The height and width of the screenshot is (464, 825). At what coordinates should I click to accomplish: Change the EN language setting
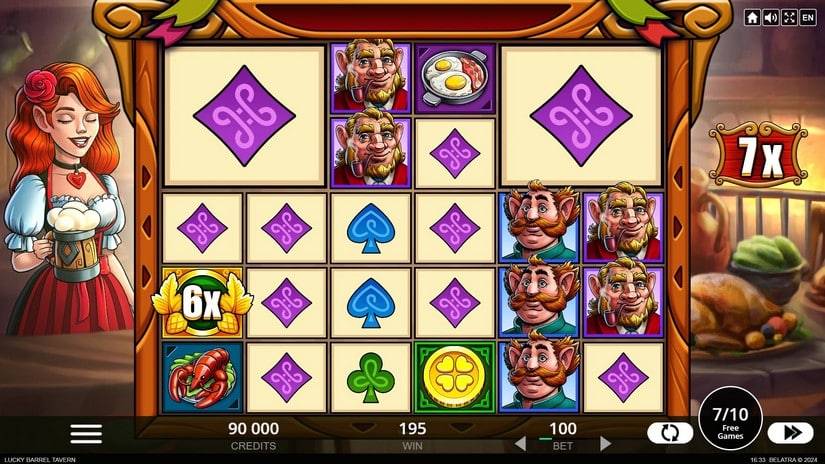coord(807,17)
